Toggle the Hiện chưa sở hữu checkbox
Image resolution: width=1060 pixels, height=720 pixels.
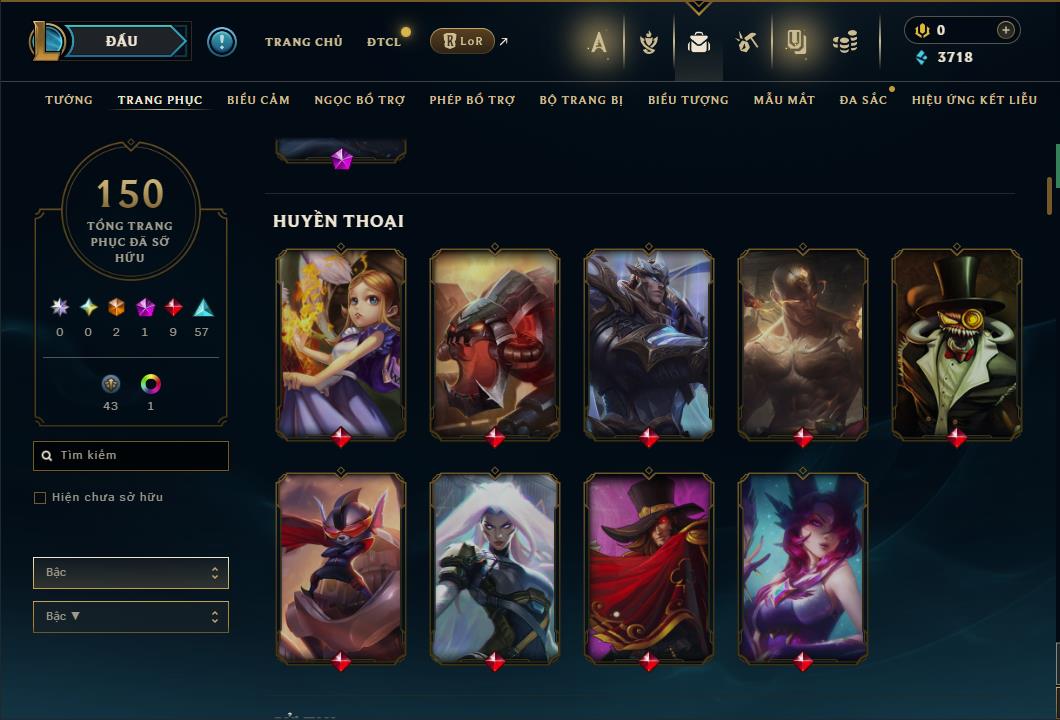pyautogui.click(x=40, y=498)
